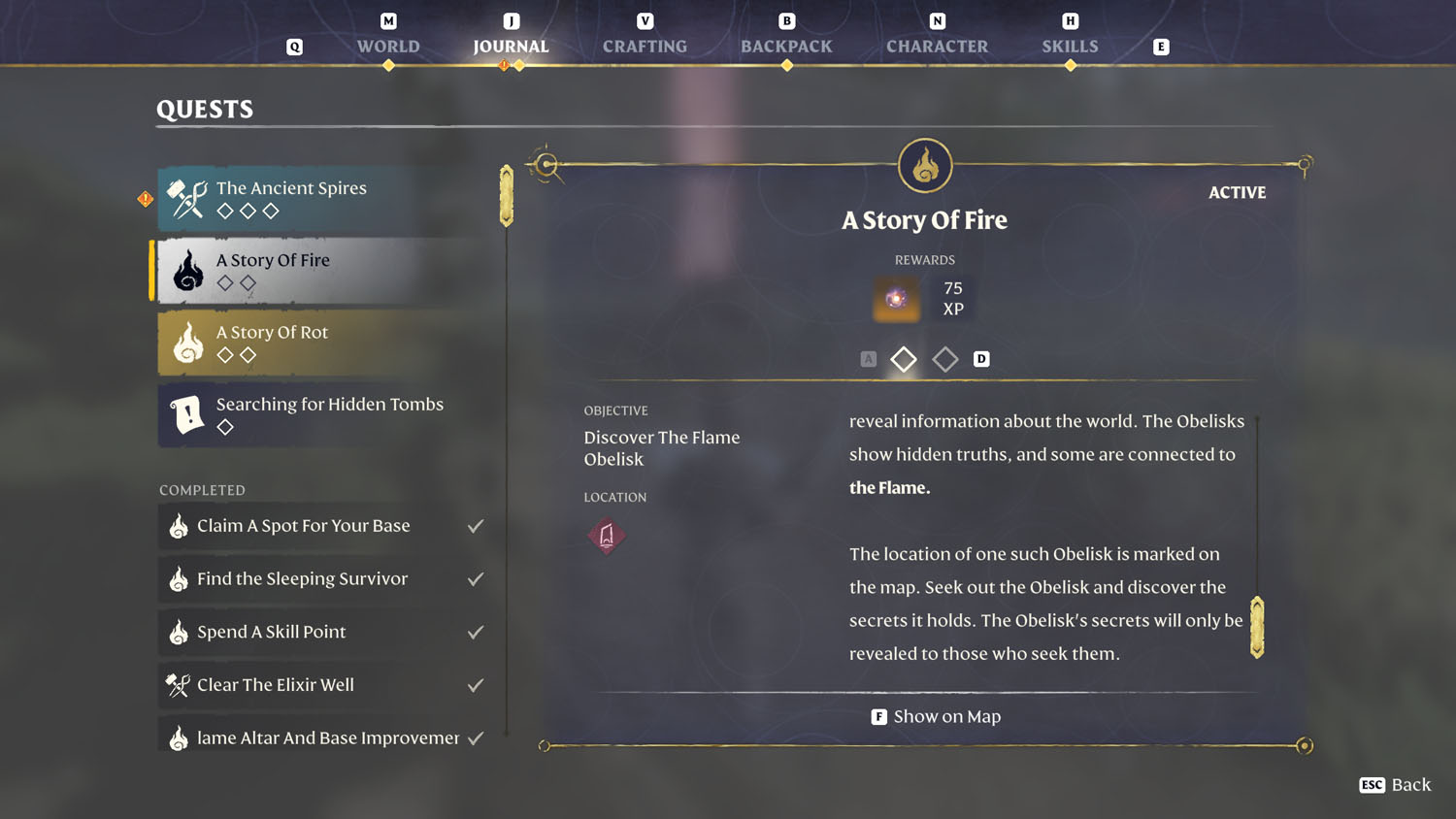The width and height of the screenshot is (1456, 819).
Task: Click the A step indicator on the quest tracker
Action: (x=868, y=358)
